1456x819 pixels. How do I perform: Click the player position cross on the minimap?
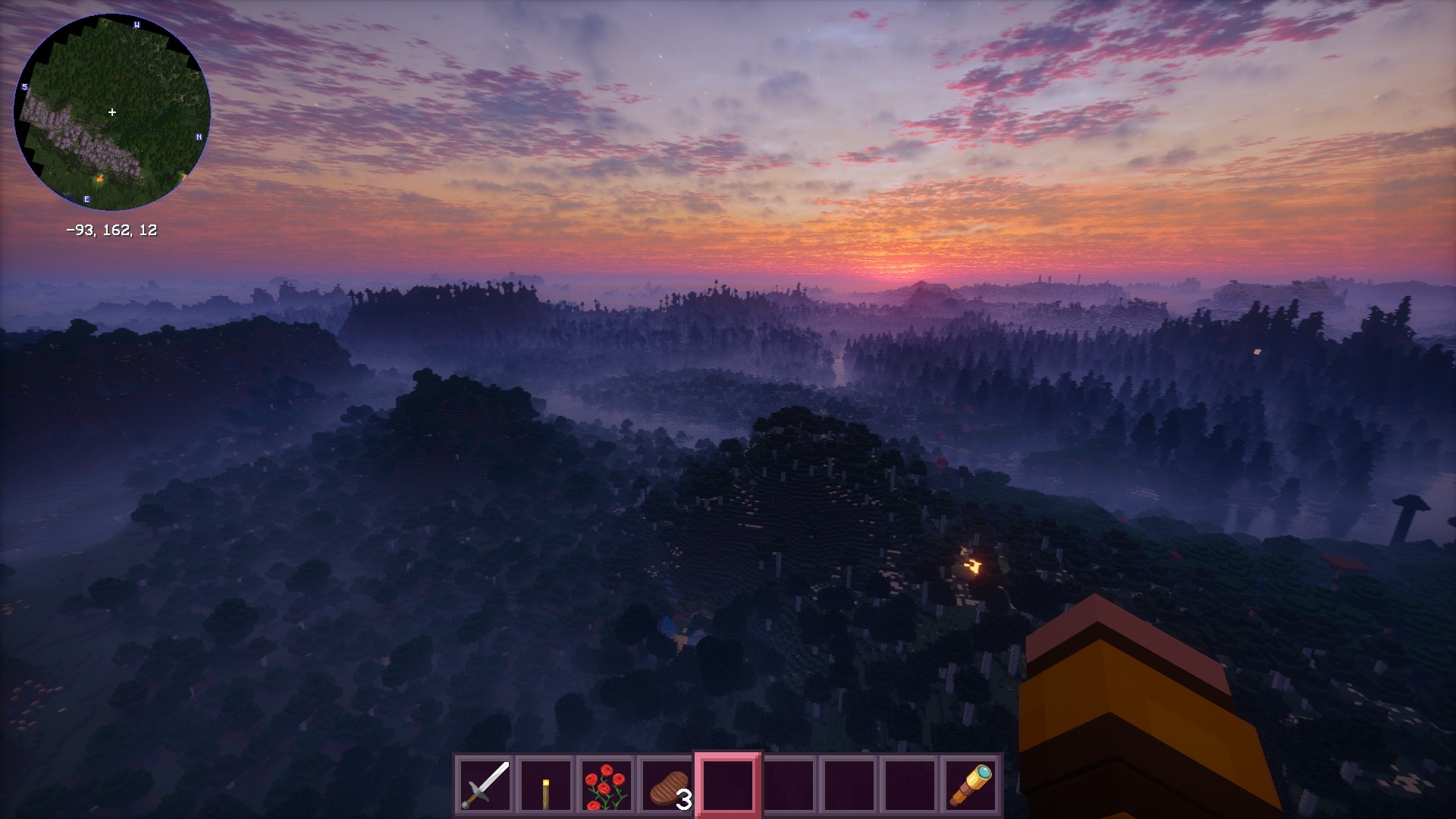pyautogui.click(x=112, y=111)
